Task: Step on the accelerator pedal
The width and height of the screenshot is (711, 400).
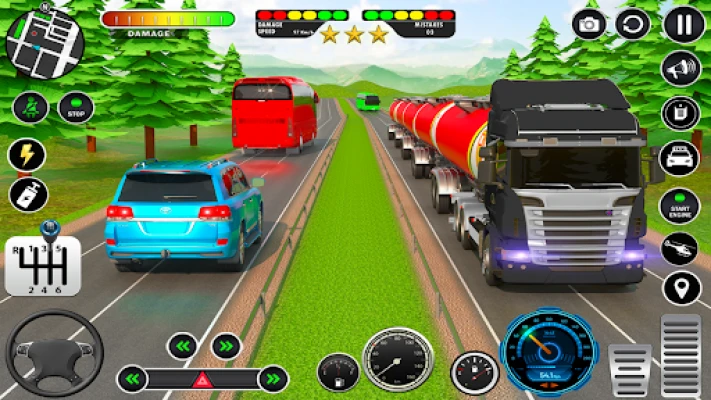Action: [681, 356]
